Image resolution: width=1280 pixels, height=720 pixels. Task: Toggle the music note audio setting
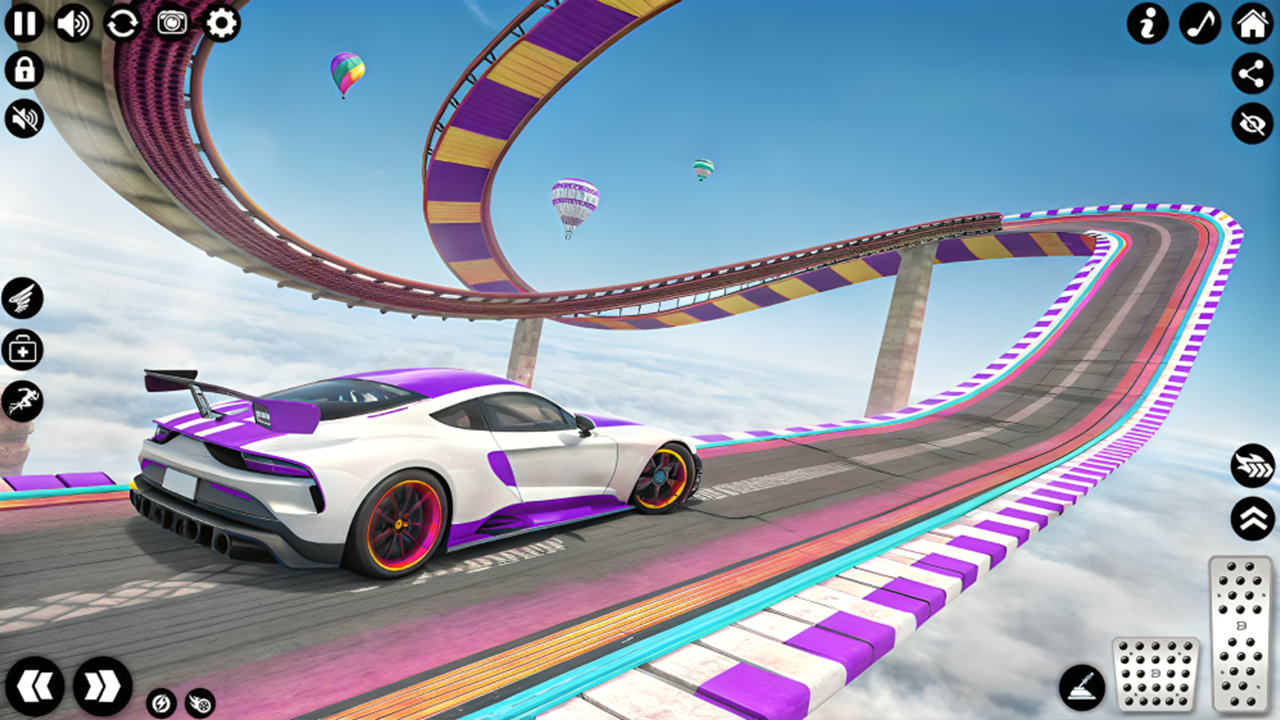point(1200,25)
